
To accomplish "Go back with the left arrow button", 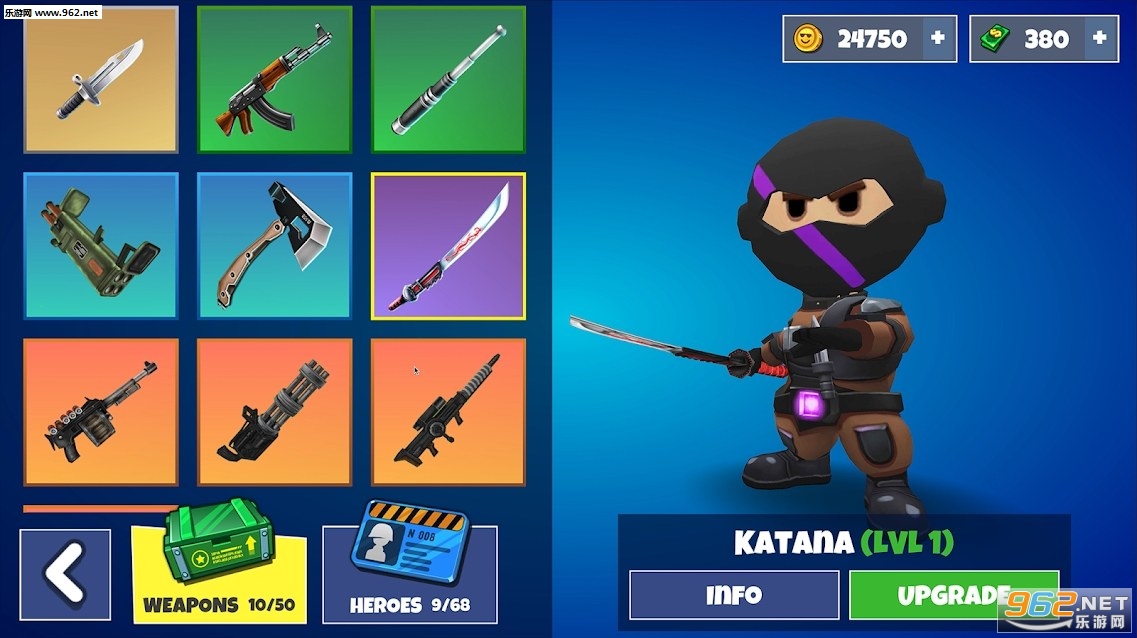I will click(65, 574).
